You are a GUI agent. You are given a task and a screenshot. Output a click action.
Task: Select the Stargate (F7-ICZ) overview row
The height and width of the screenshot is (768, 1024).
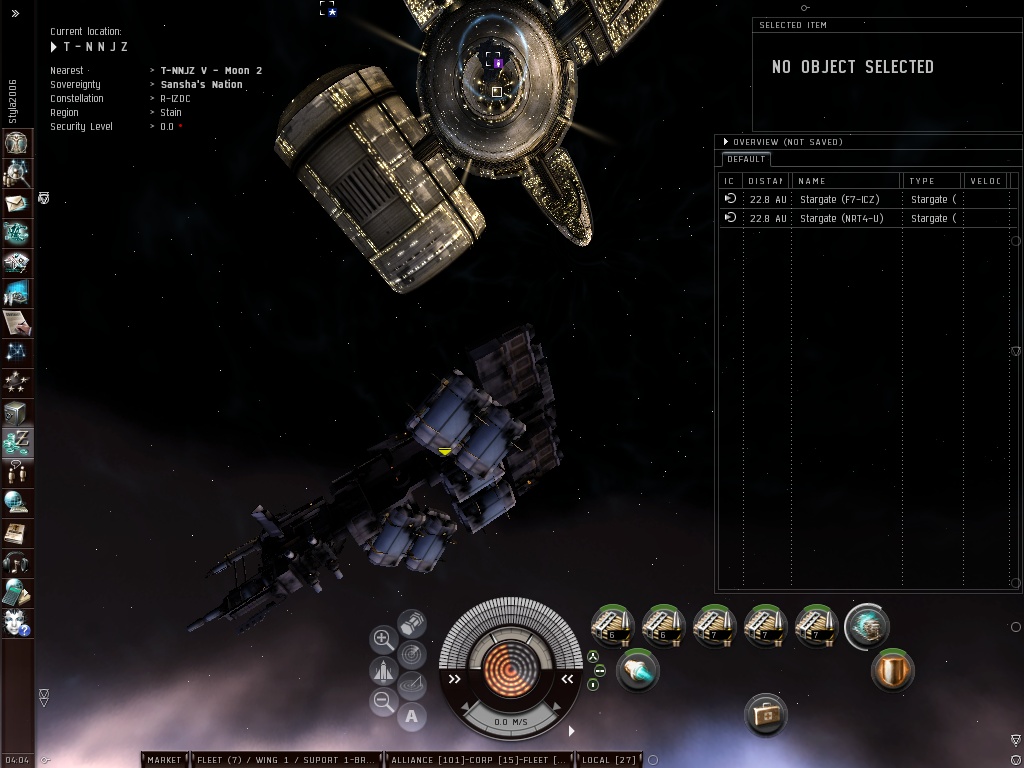(x=840, y=199)
